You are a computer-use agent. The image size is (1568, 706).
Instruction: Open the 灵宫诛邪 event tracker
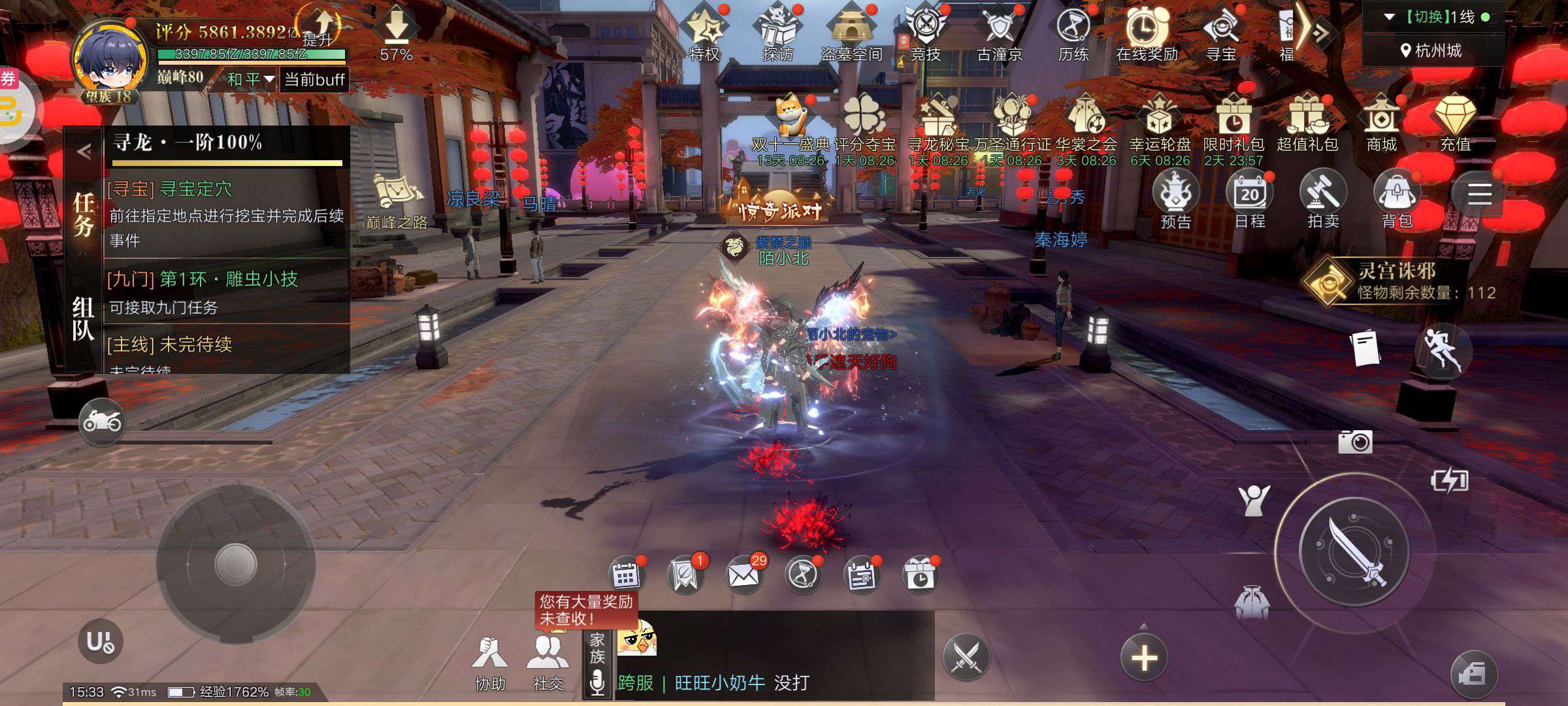tap(1398, 281)
